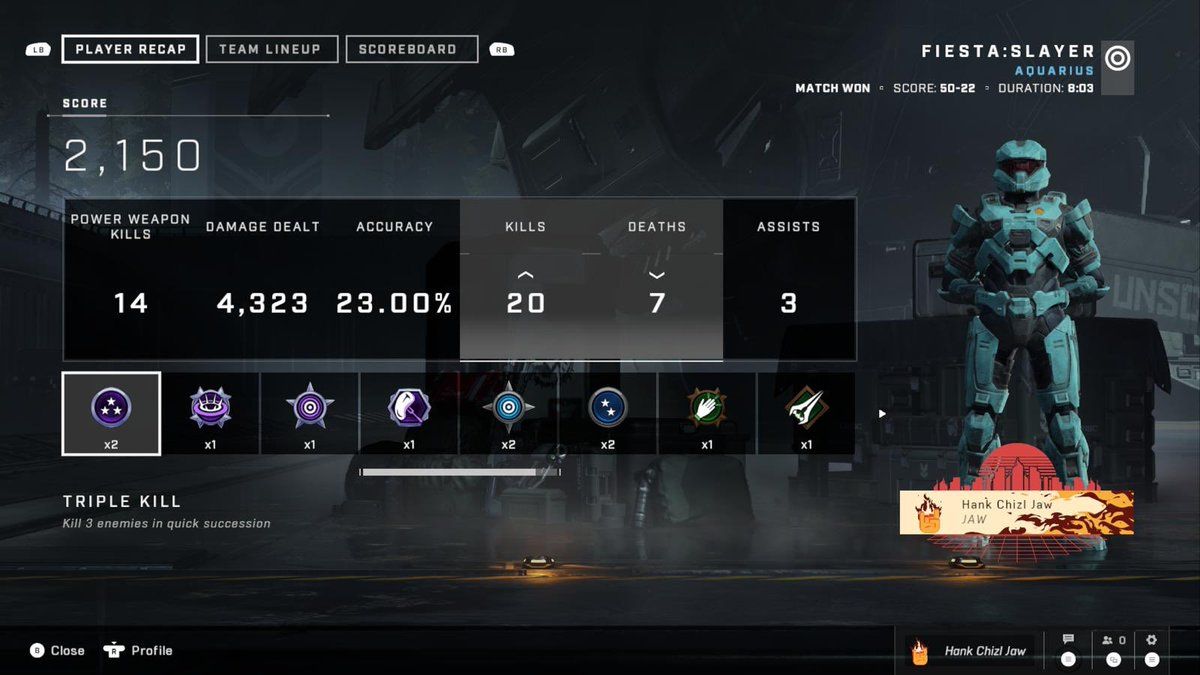This screenshot has width=1200, height=675.
Task: Open the chat speech bubble icon
Action: click(1068, 641)
